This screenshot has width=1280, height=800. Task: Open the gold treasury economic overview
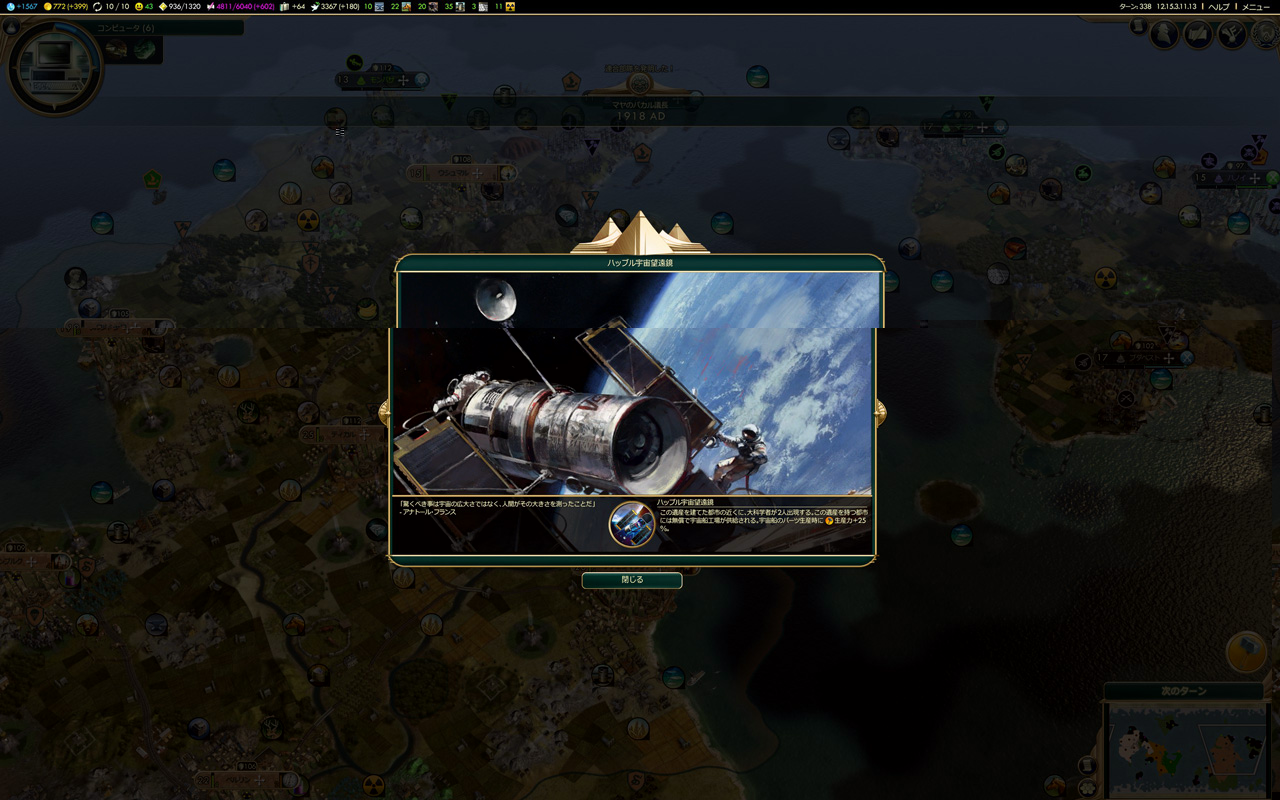tap(68, 7)
